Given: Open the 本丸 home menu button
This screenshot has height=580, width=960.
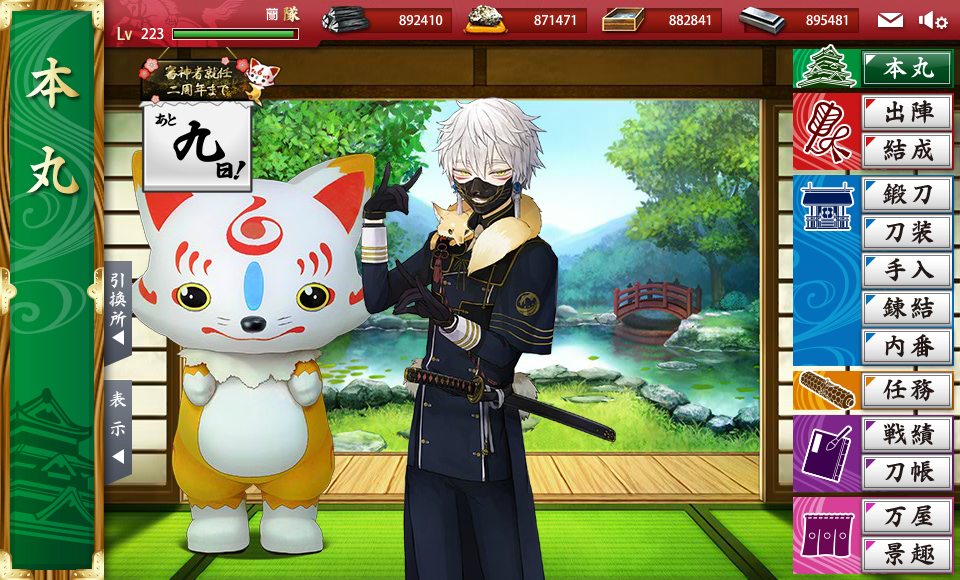Looking at the screenshot, I should coord(907,68).
